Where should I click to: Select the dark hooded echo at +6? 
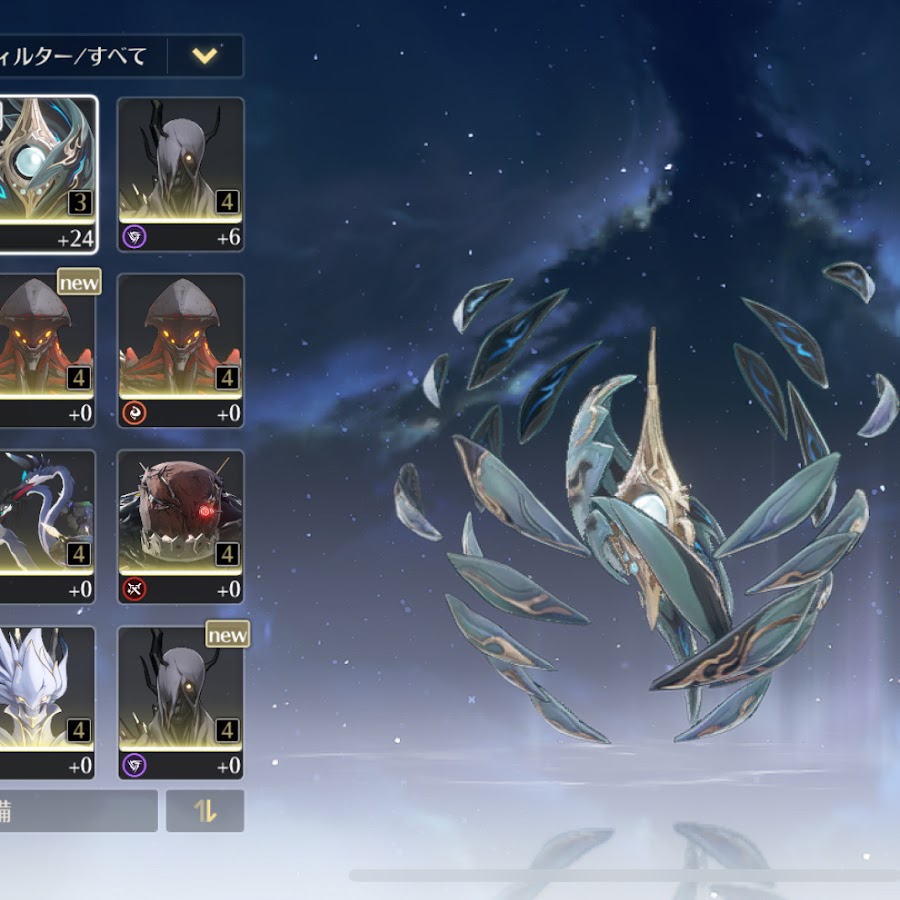coord(181,172)
